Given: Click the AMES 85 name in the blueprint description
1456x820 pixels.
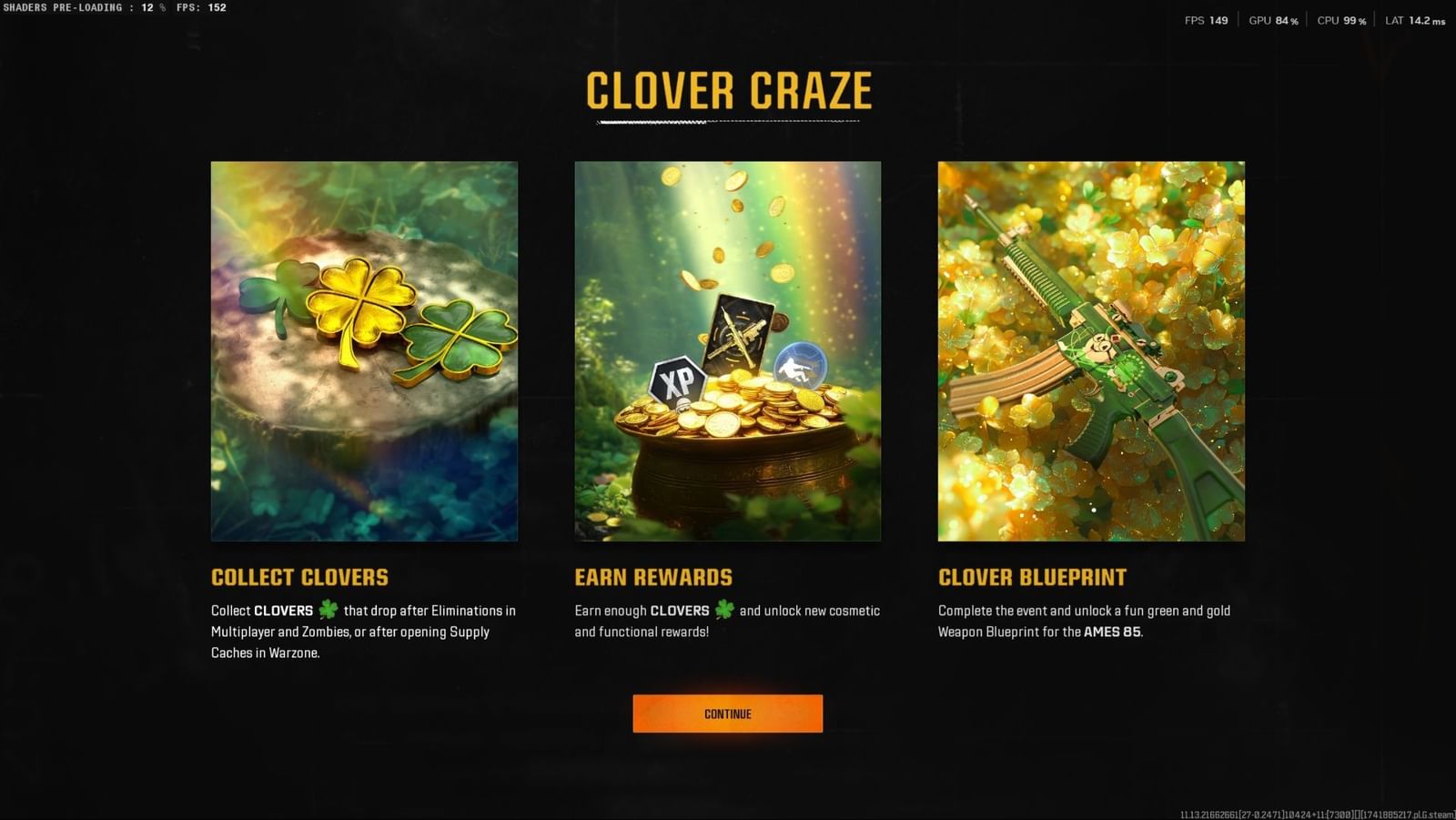Looking at the screenshot, I should coord(1112,632).
